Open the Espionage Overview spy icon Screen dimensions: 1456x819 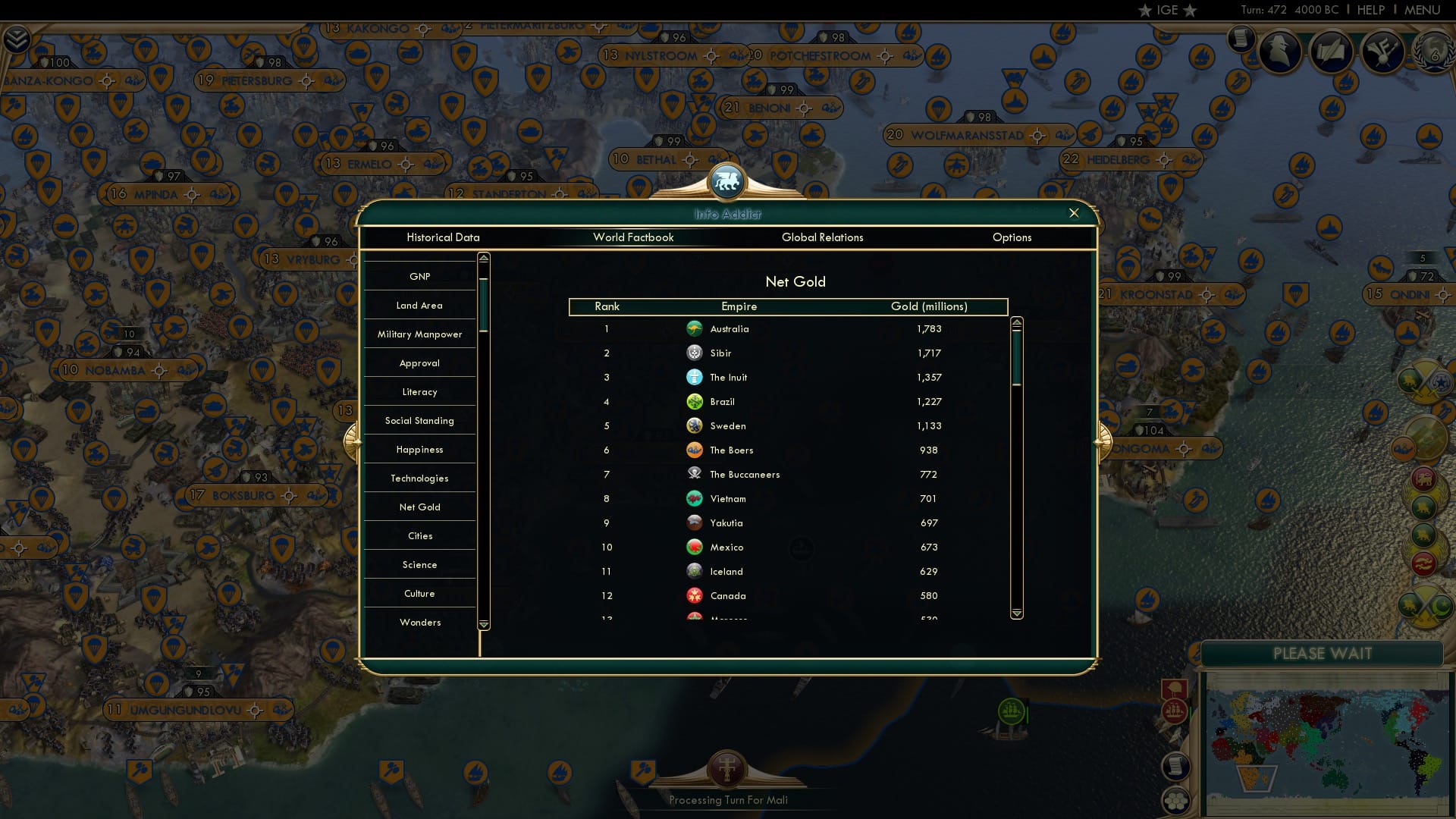click(1280, 52)
